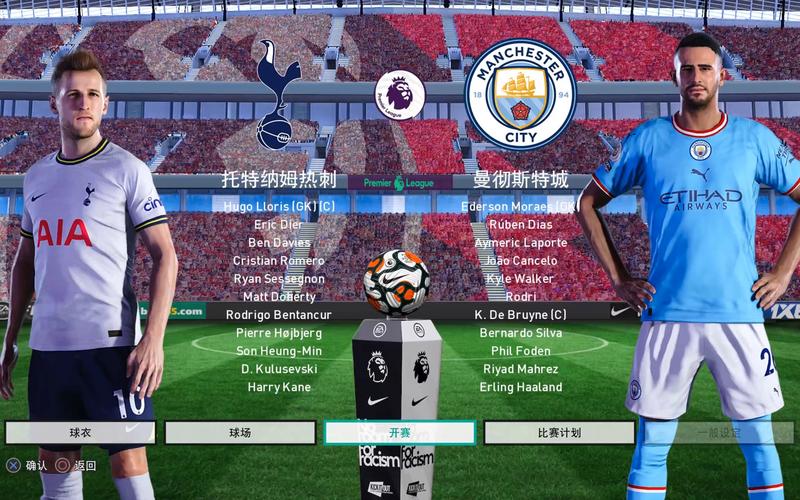Open the 球衣 kit selection
This screenshot has width=800, height=500.
click(80, 433)
